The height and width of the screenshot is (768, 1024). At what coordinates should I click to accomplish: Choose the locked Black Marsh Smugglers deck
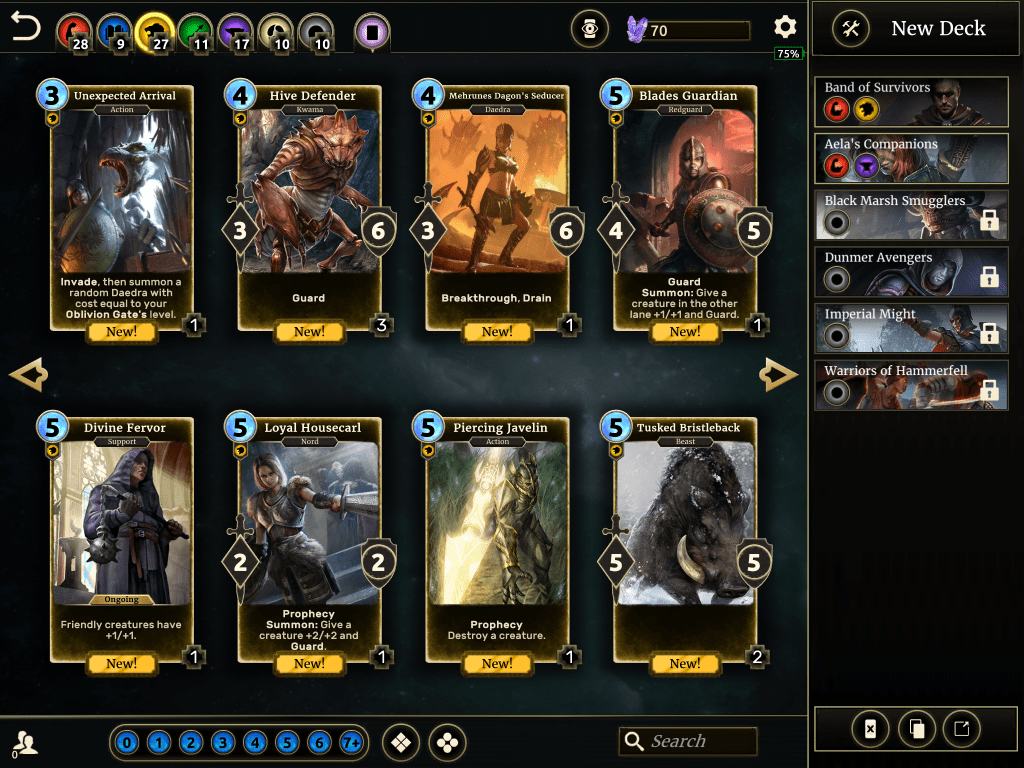[911, 213]
